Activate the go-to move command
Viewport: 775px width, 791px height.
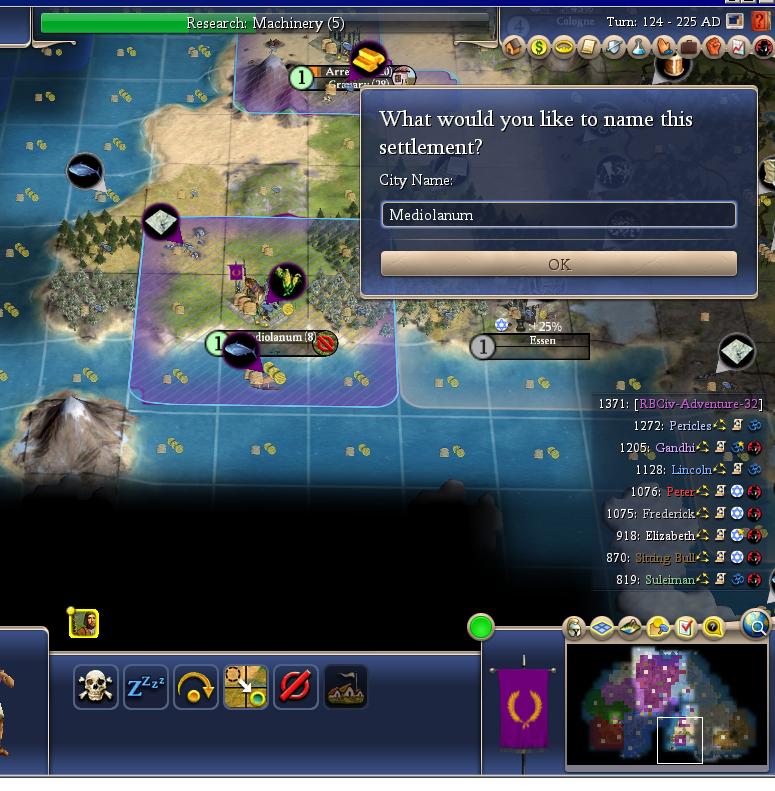tap(245, 688)
